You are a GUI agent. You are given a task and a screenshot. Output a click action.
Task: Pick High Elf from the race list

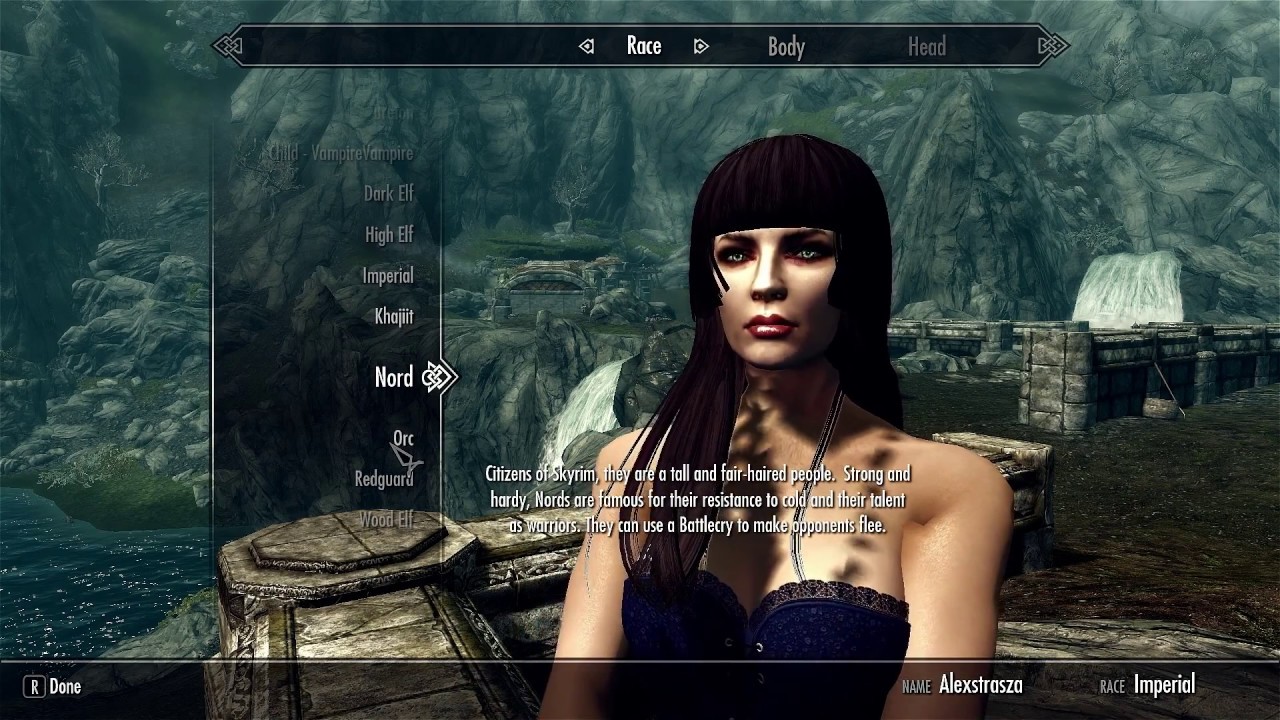point(388,235)
